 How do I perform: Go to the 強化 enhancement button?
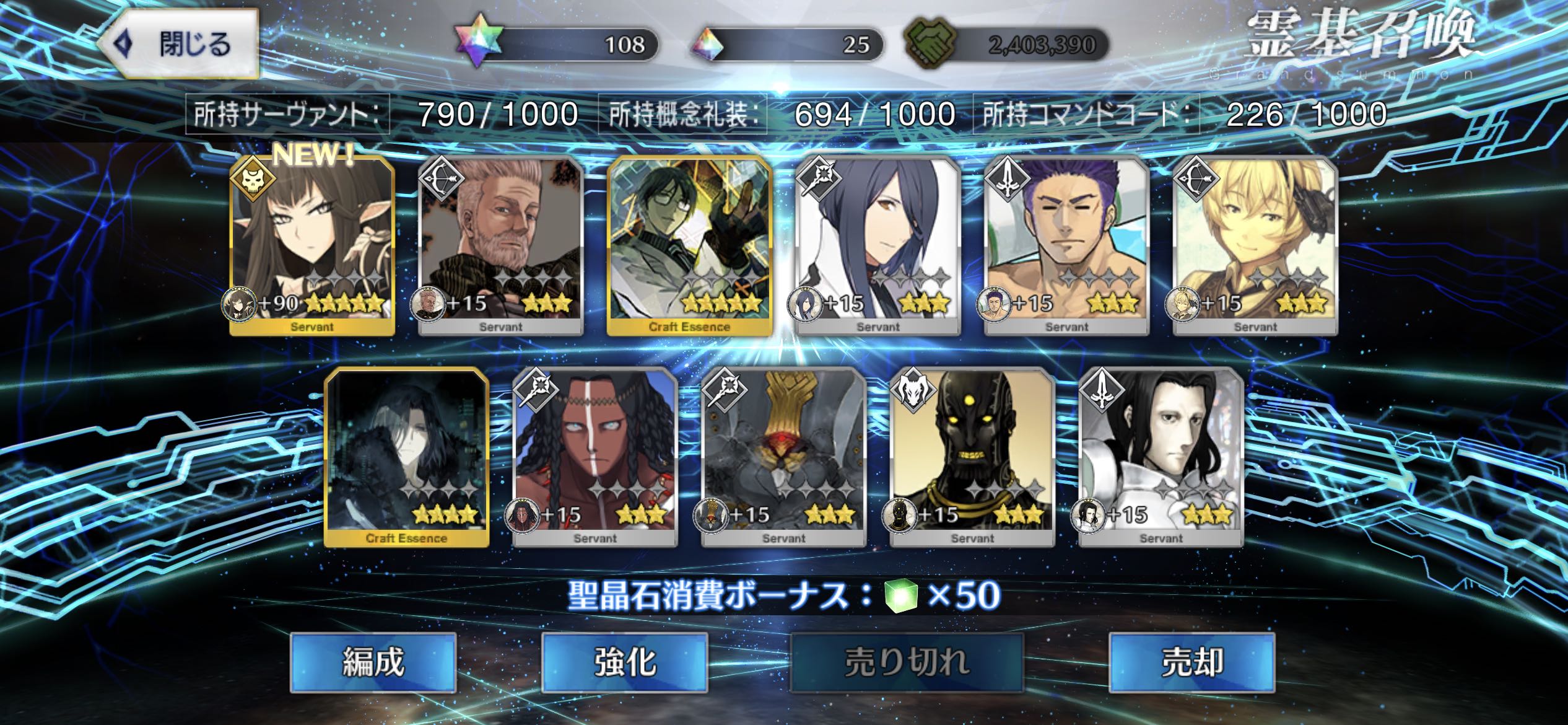(624, 662)
